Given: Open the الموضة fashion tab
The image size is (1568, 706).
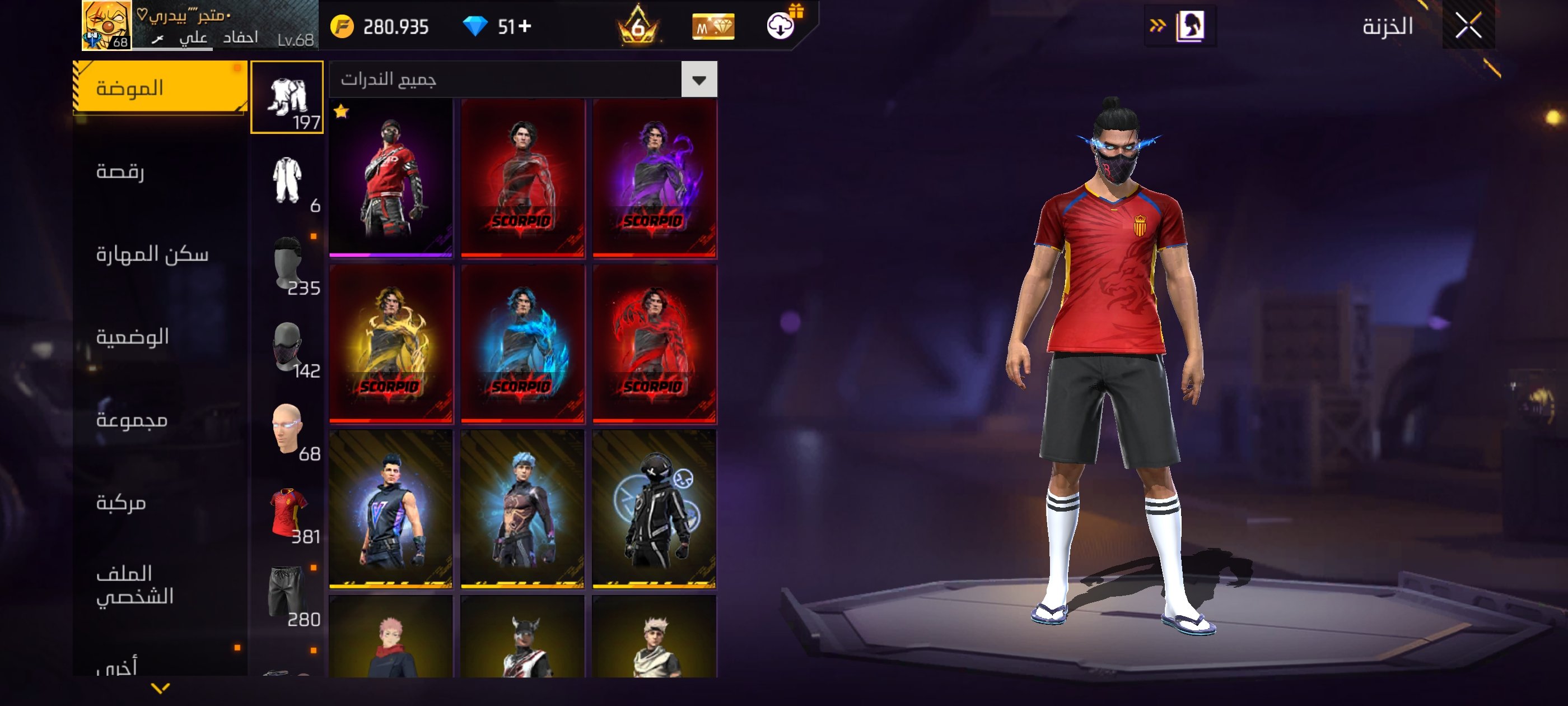Looking at the screenshot, I should [160, 89].
